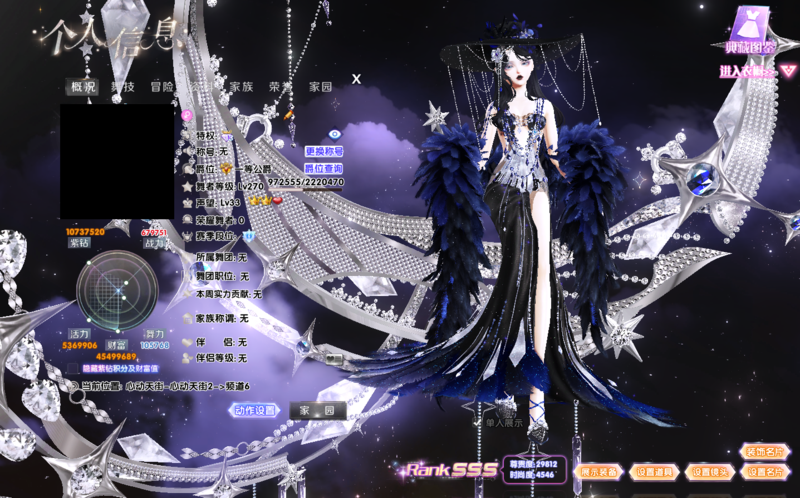Open 爵位查询 rank lookup

pyautogui.click(x=323, y=168)
